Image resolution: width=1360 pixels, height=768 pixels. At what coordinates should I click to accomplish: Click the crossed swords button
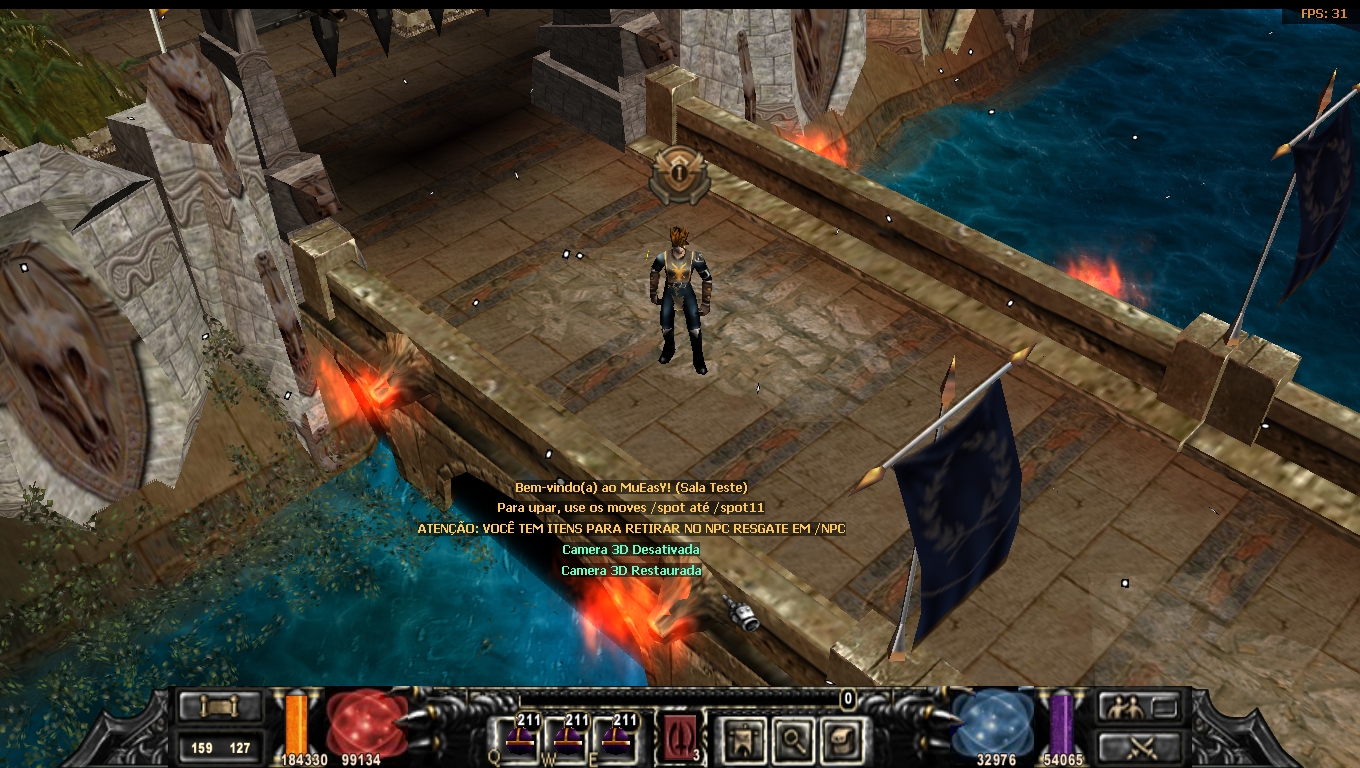pos(1138,745)
